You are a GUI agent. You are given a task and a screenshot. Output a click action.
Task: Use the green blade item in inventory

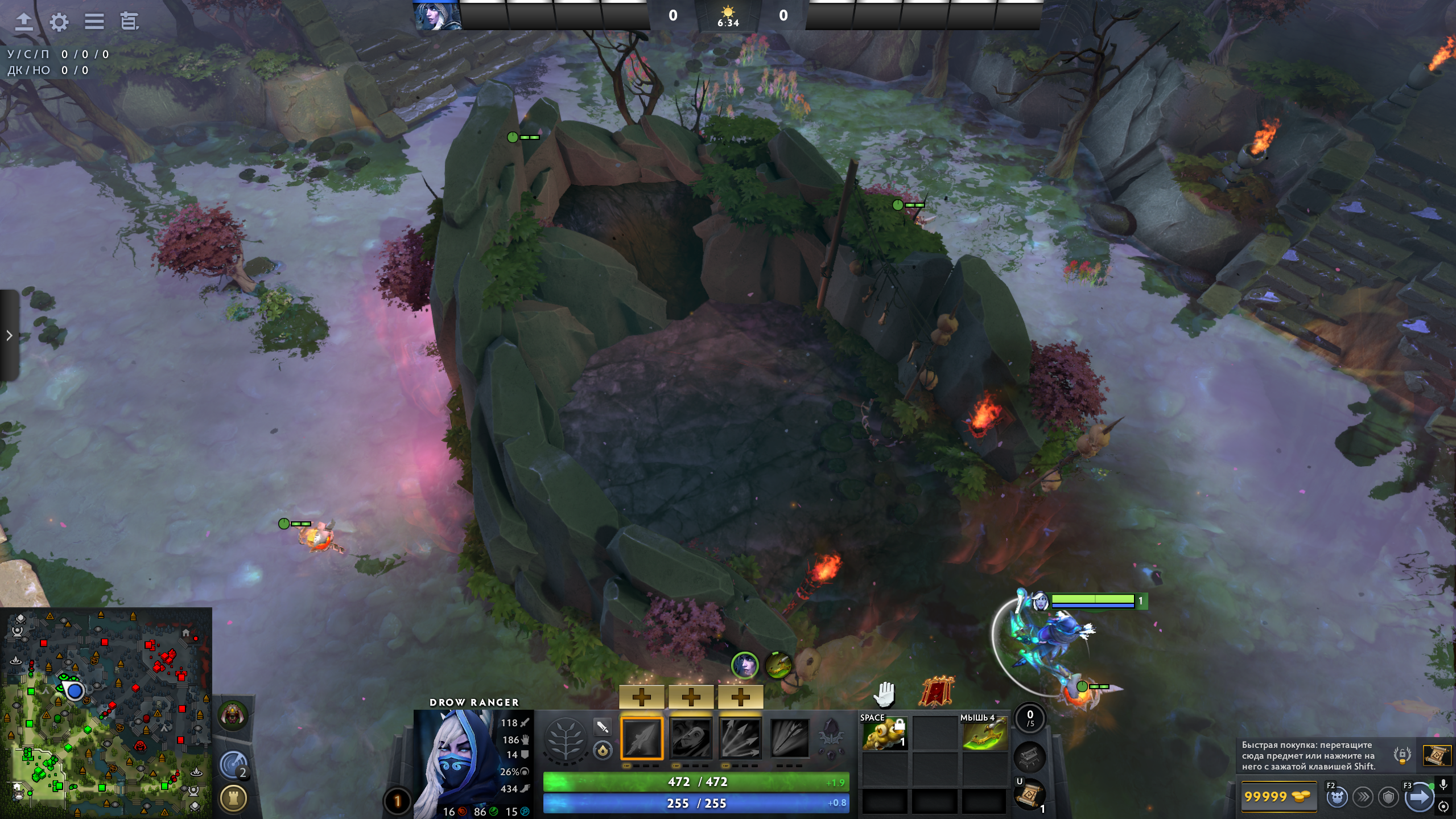[x=984, y=735]
